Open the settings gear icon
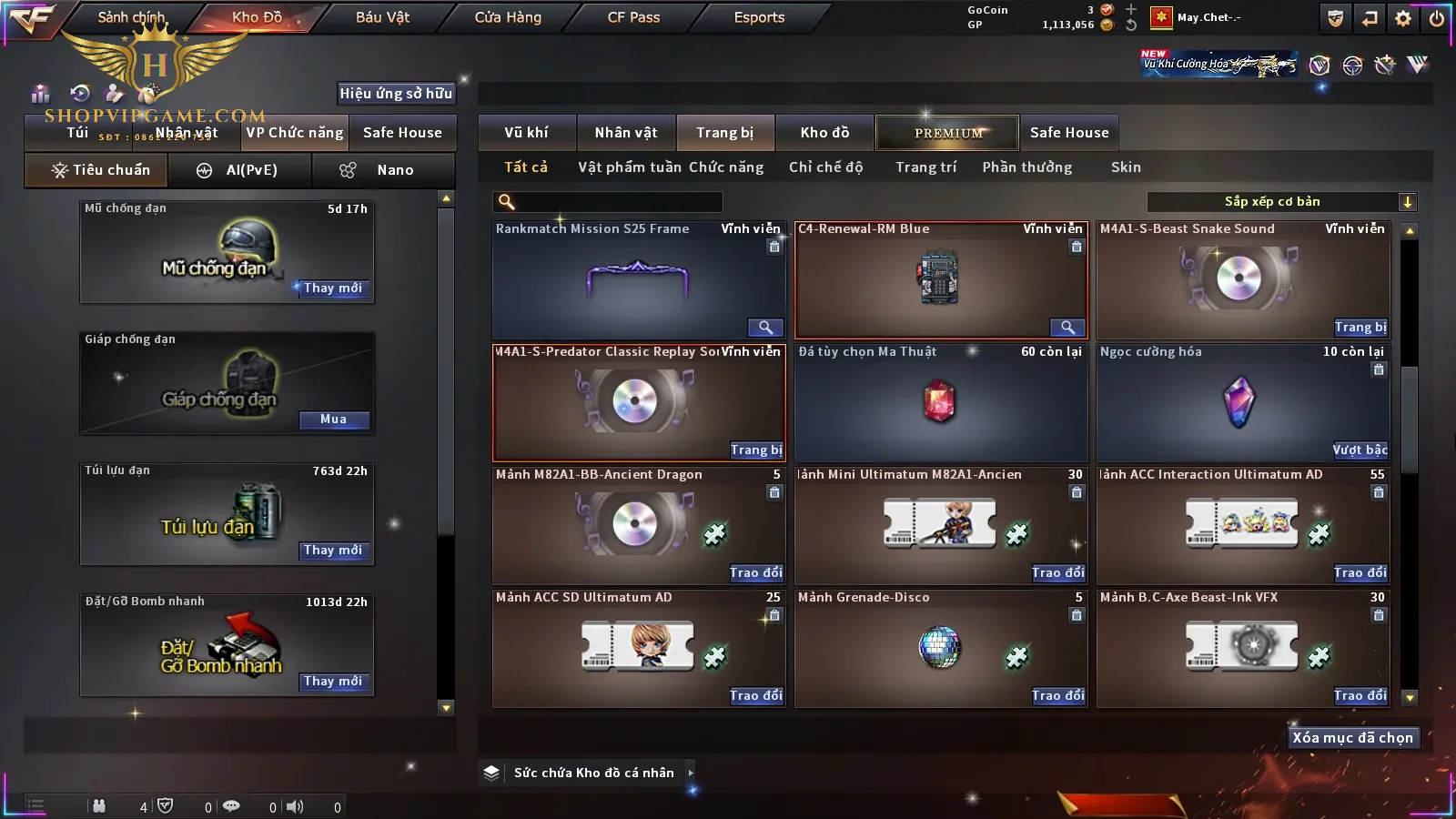Screen dimensions: 1456x819 [x=1403, y=18]
